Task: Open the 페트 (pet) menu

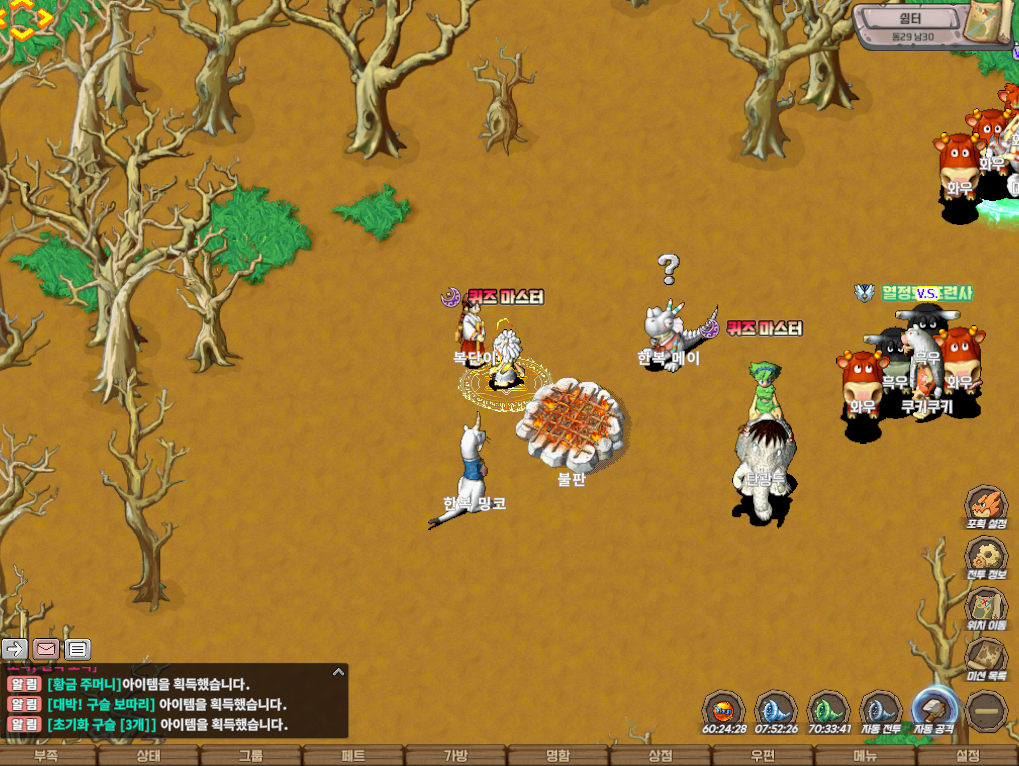Action: 353,756
